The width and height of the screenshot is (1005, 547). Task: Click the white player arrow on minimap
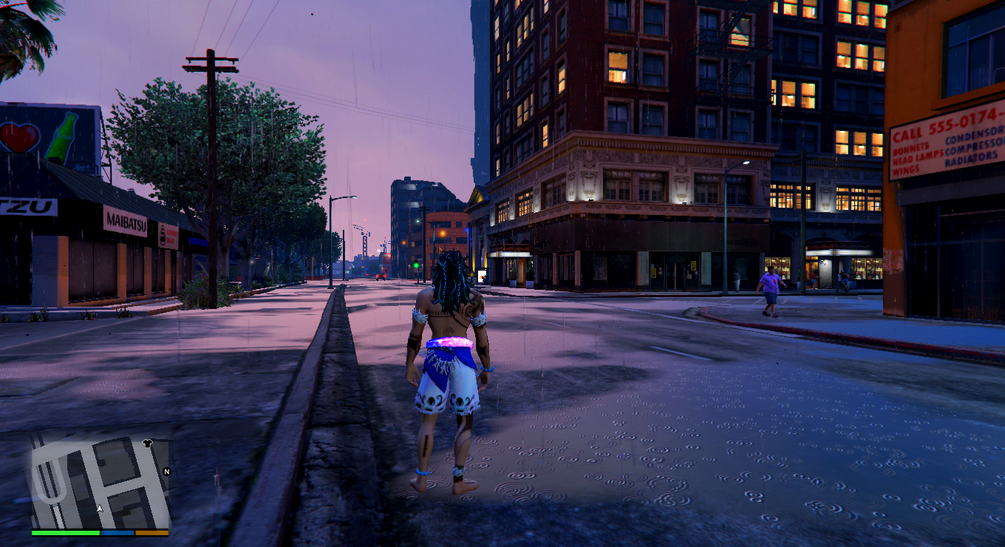pos(98,509)
